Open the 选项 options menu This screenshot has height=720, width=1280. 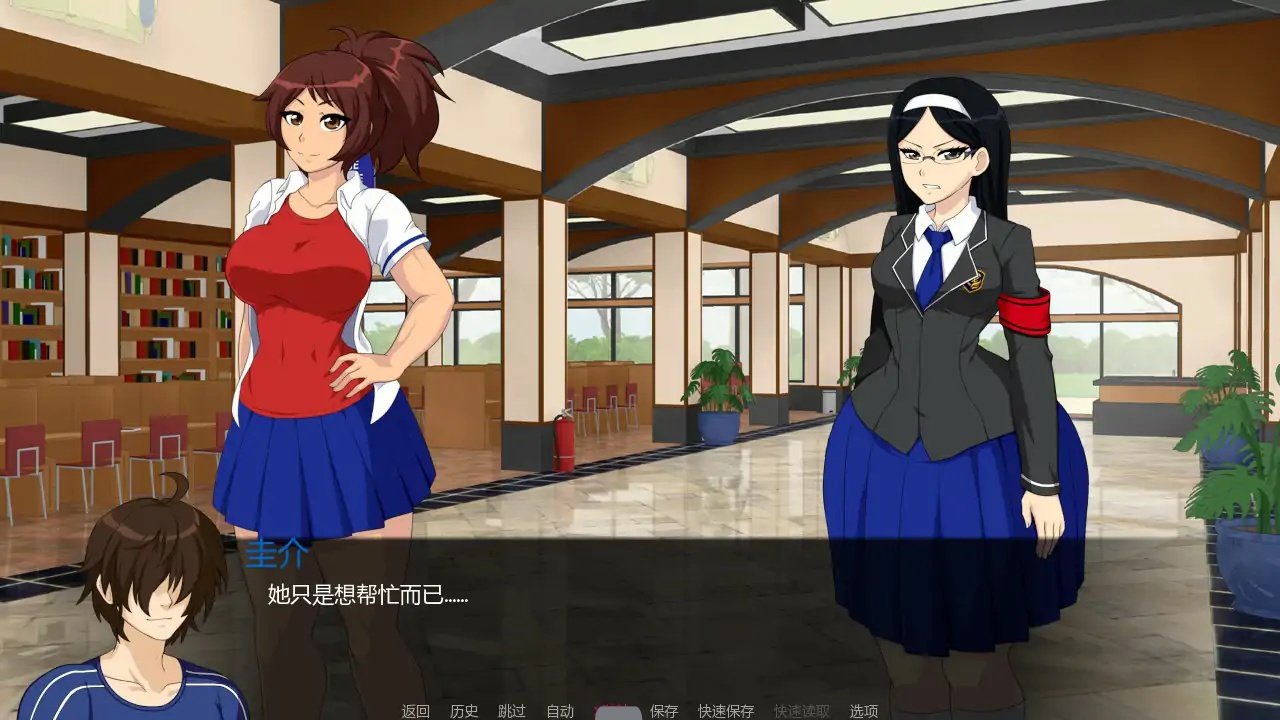click(x=864, y=708)
